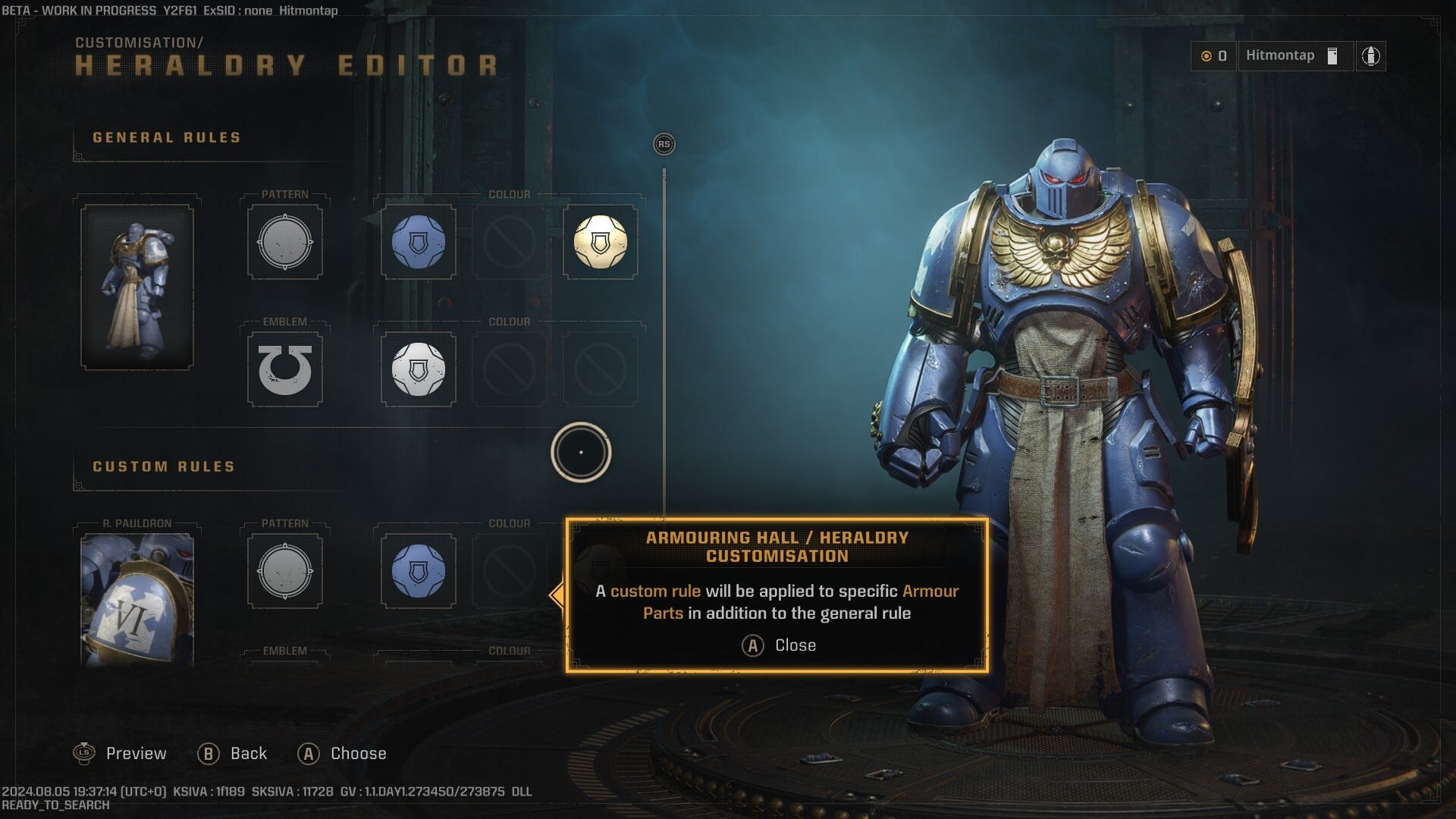Click the Preview option
This screenshot has width=1456, height=819.
(121, 754)
